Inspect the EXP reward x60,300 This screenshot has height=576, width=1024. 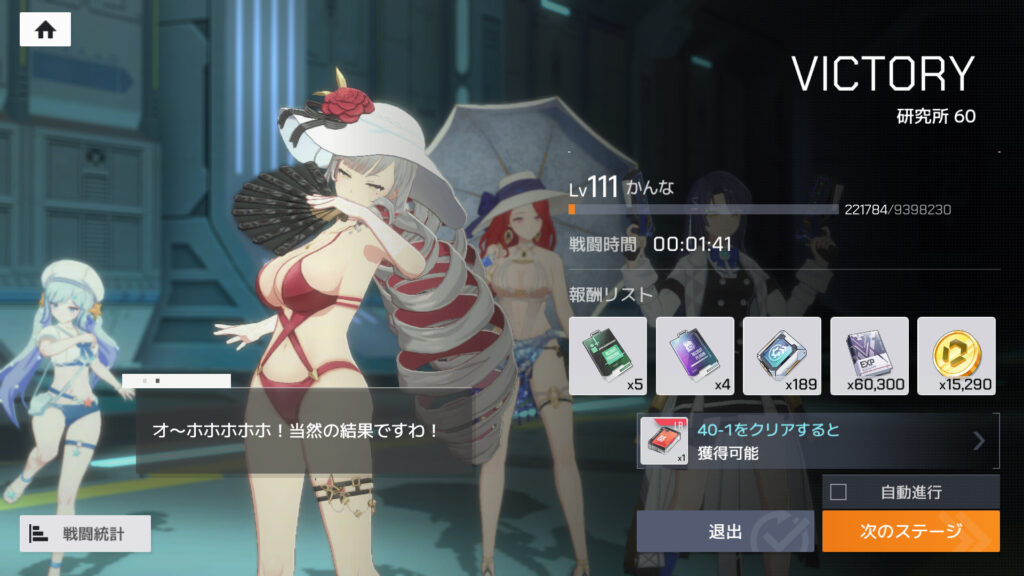pos(869,355)
